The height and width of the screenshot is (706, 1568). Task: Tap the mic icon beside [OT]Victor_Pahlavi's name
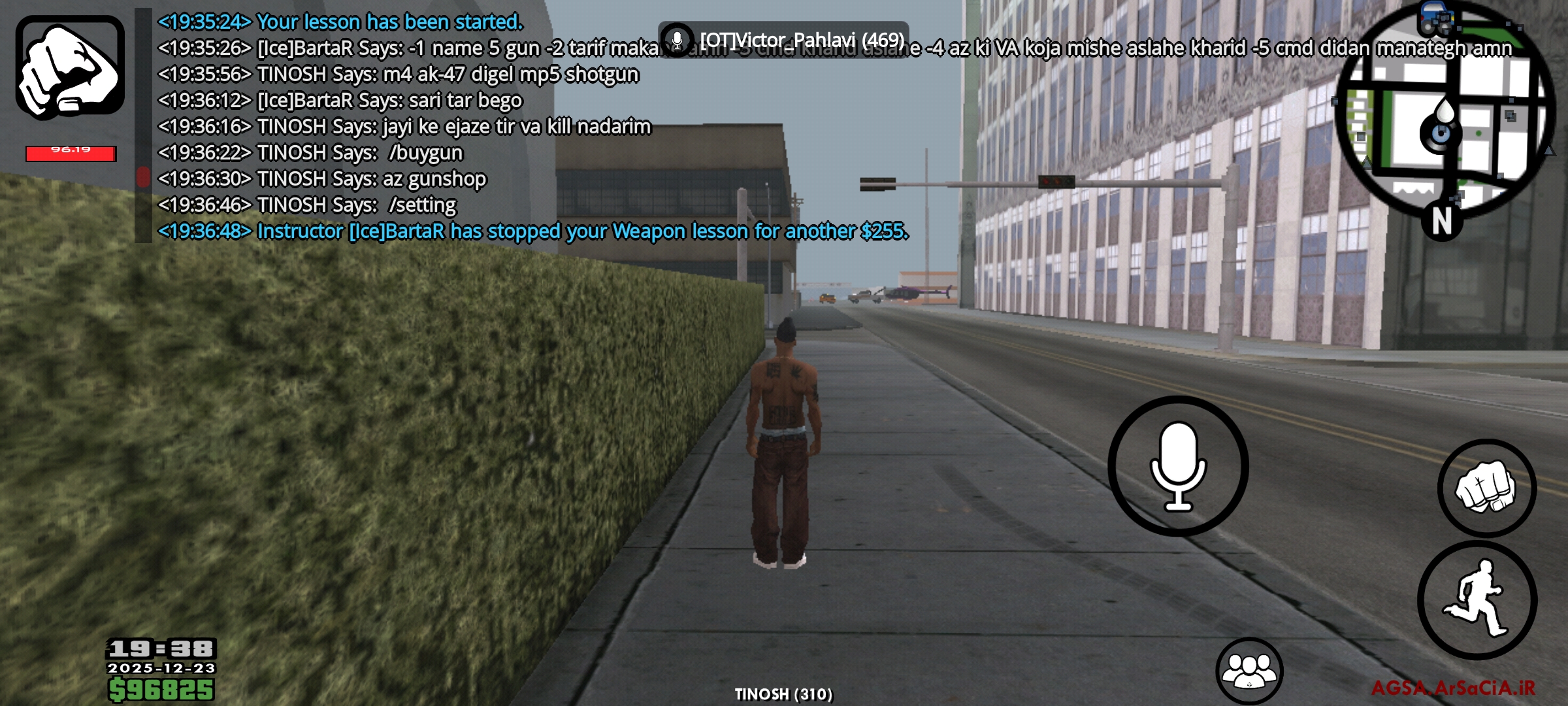(x=678, y=41)
